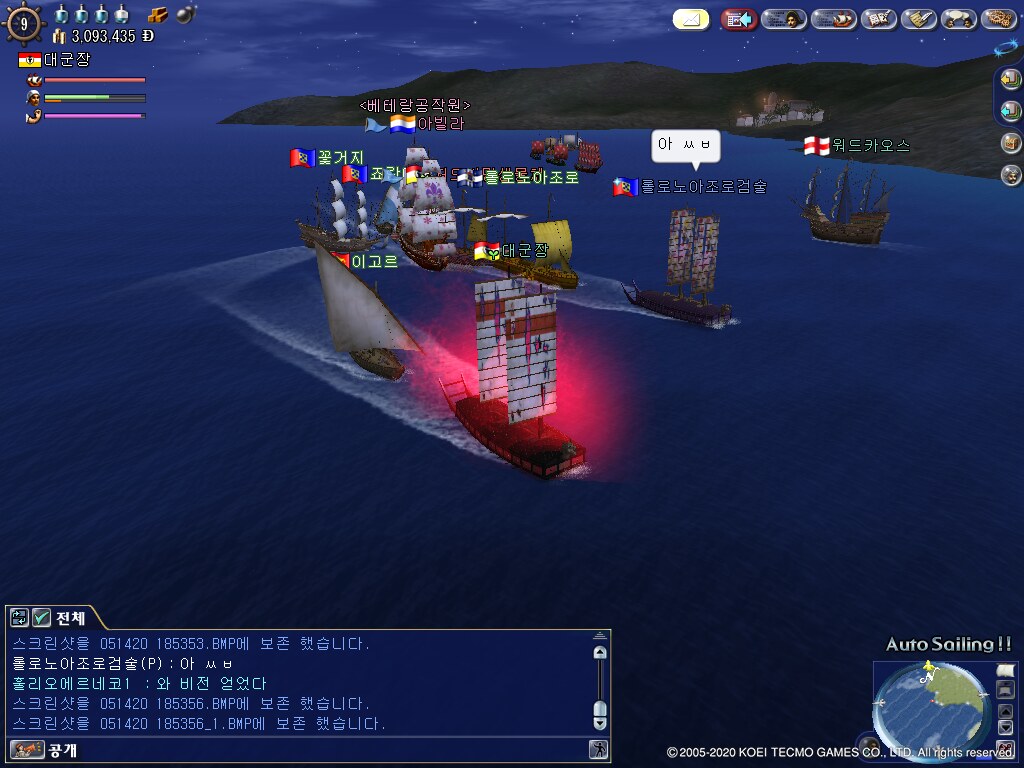This screenshot has width=1024, height=768.
Task: Click the chat scrollbar down arrow
Action: click(x=600, y=711)
